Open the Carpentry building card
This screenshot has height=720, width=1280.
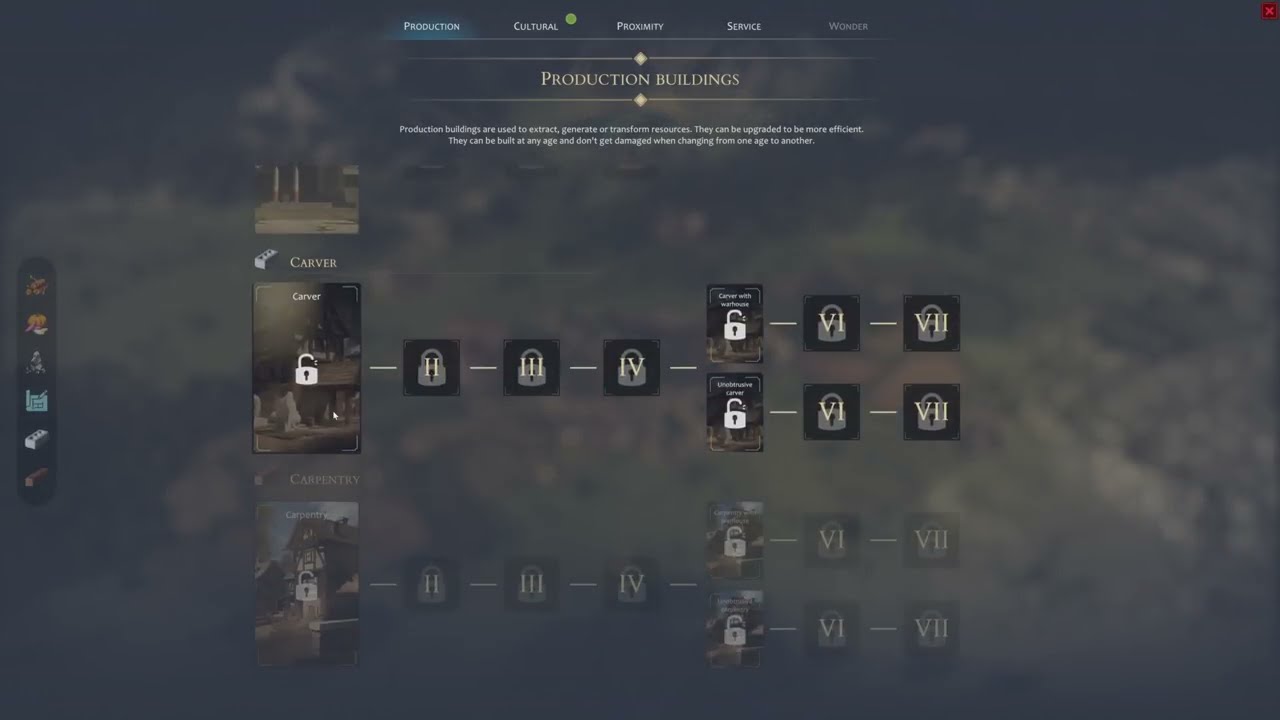(x=307, y=585)
